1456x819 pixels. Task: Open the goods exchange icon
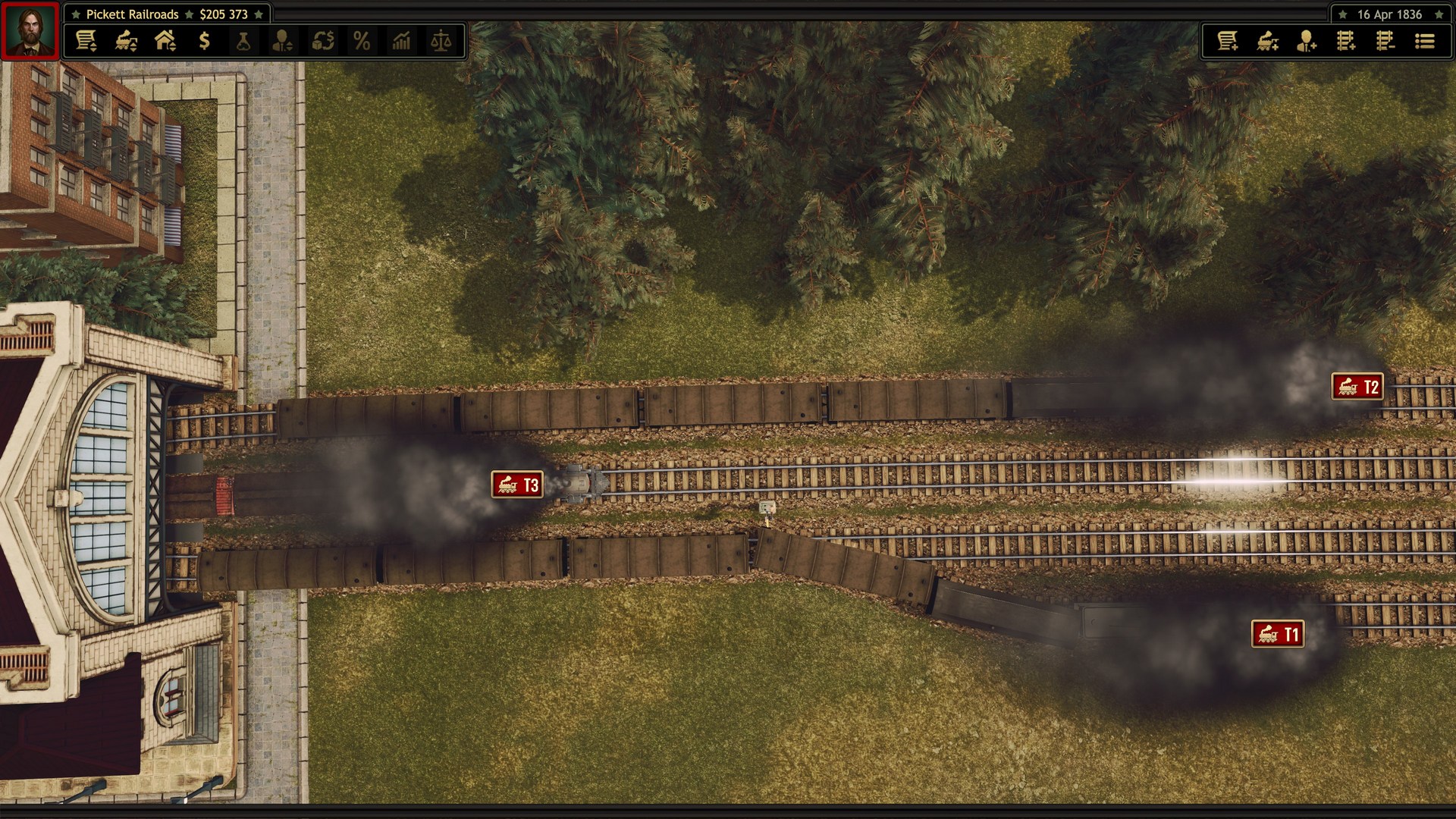click(x=322, y=42)
